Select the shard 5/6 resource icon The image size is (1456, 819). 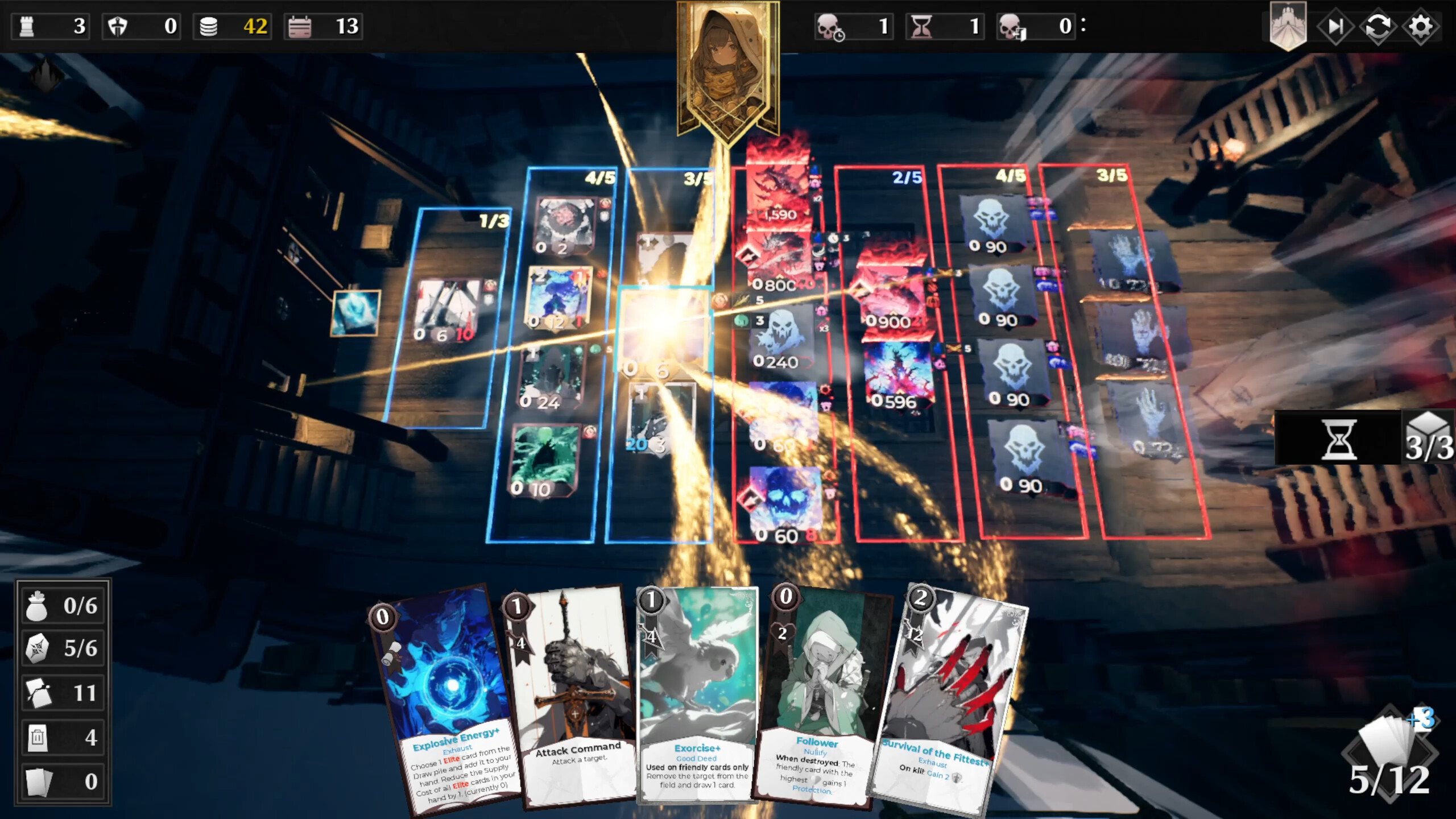37,649
